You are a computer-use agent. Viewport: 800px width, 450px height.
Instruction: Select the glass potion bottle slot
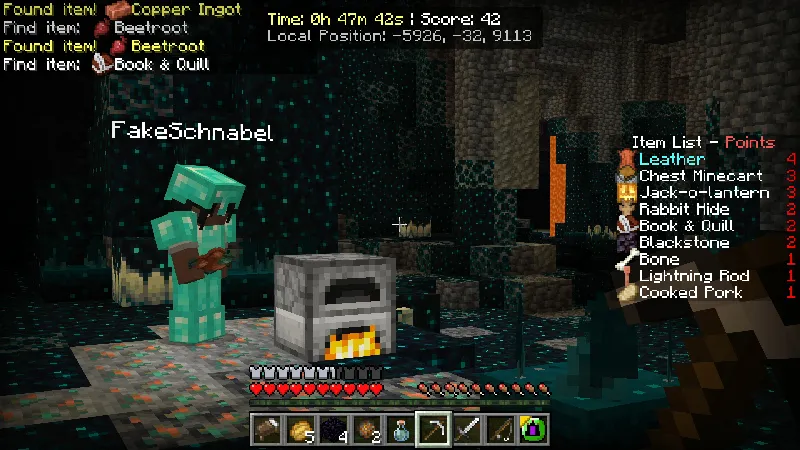pos(399,429)
